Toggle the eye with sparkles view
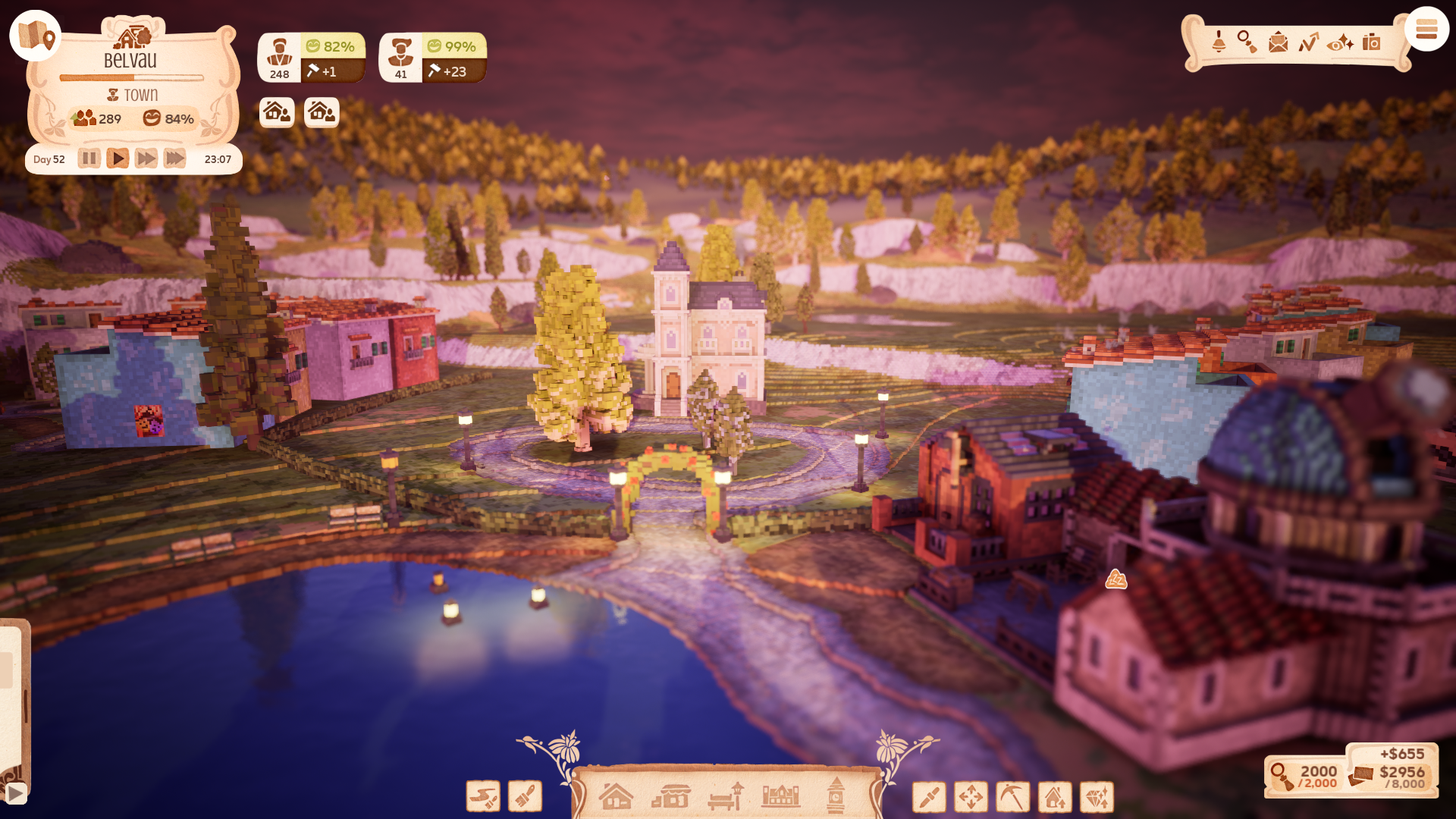This screenshot has width=1456, height=819. 1340,43
